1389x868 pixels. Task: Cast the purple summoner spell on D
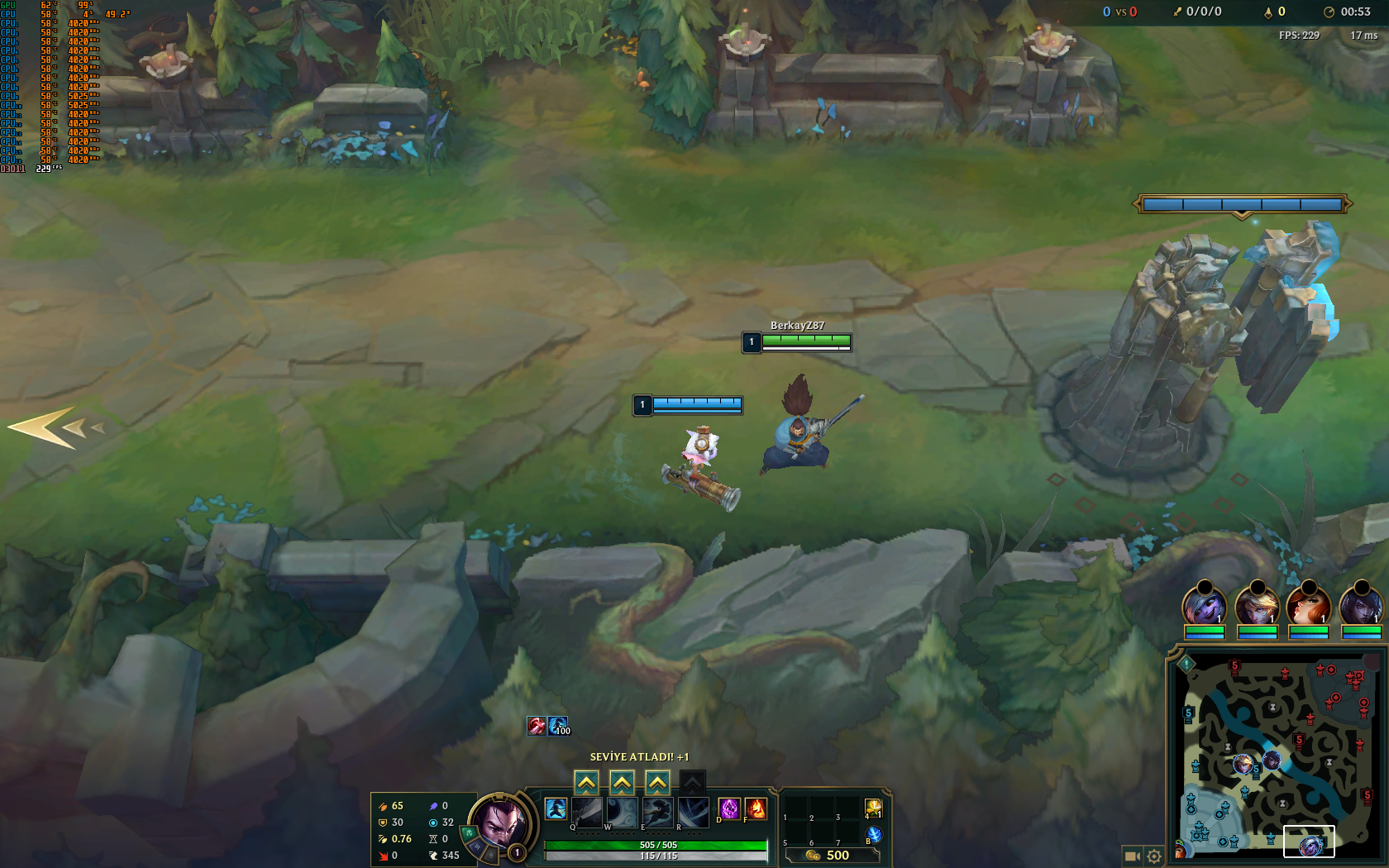(729, 808)
